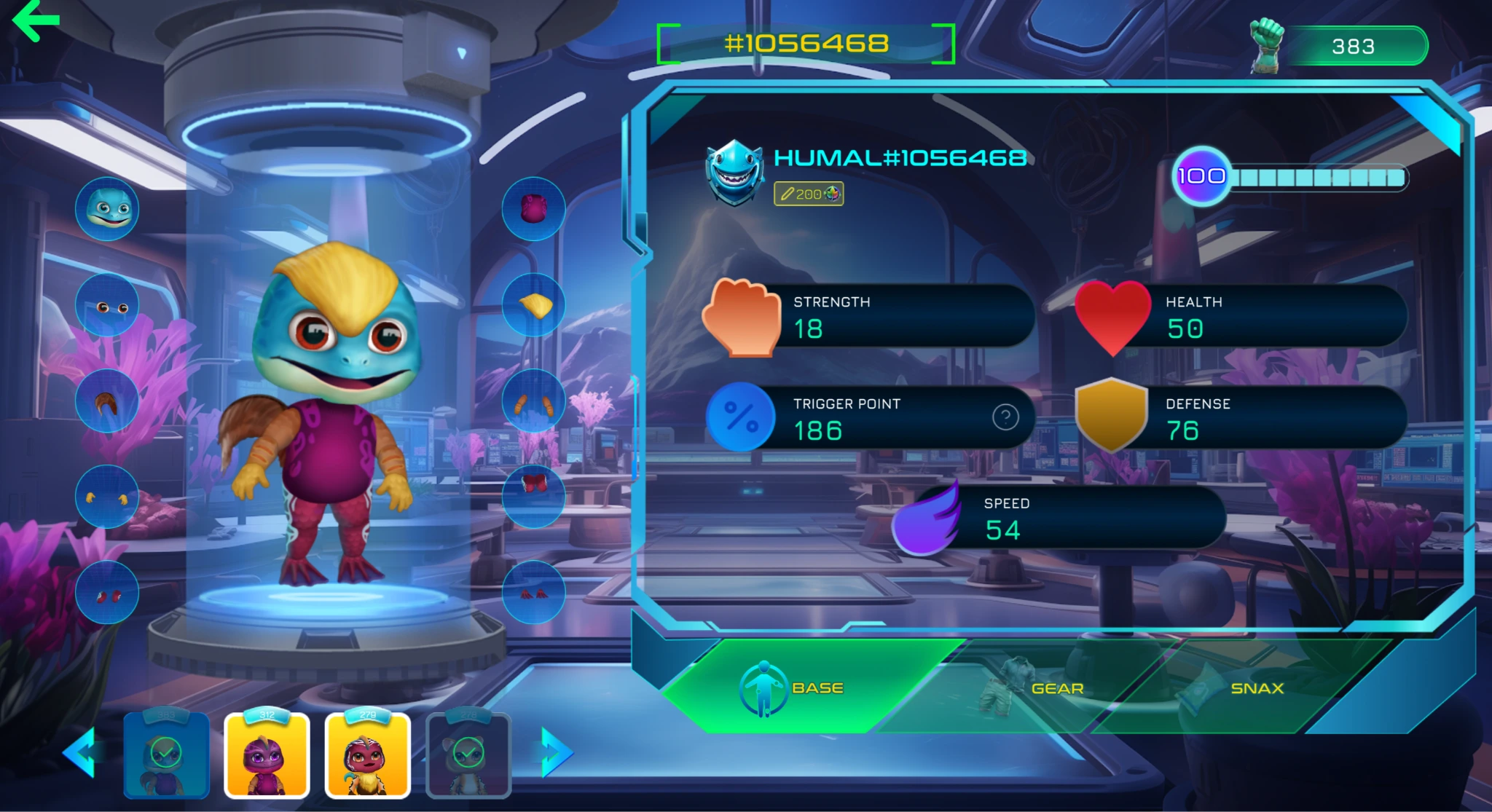Show next Humals with the right arrow
1492x812 pixels.
coord(556,752)
